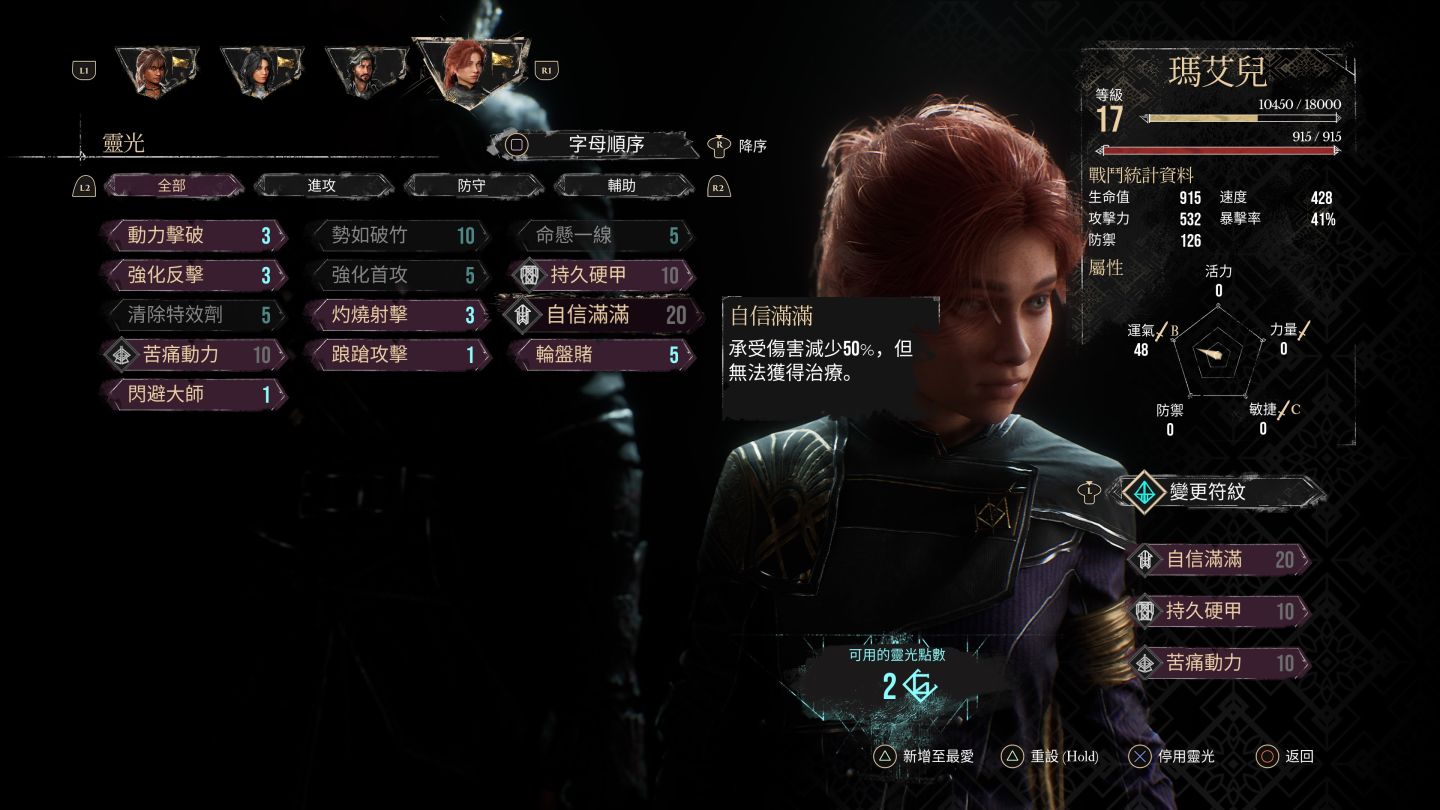Choose the 強化反擊 skill entry
The image size is (1440, 810).
pos(194,275)
